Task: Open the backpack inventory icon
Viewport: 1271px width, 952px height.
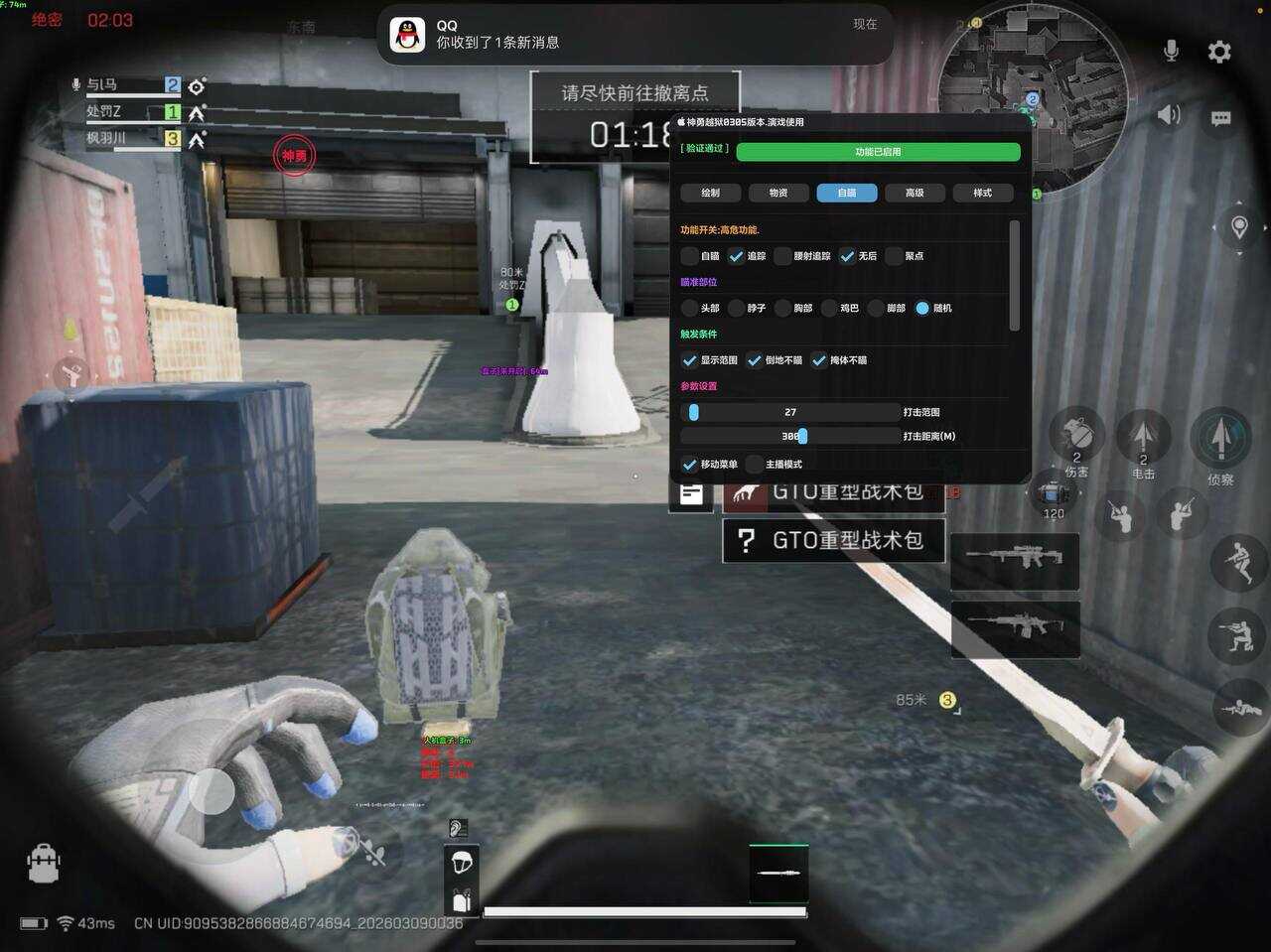Action: 44,864
